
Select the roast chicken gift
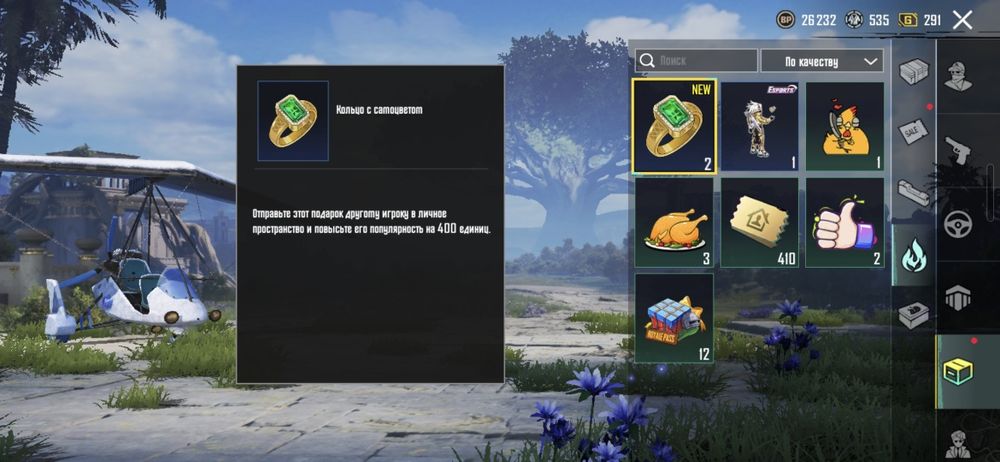tap(674, 222)
